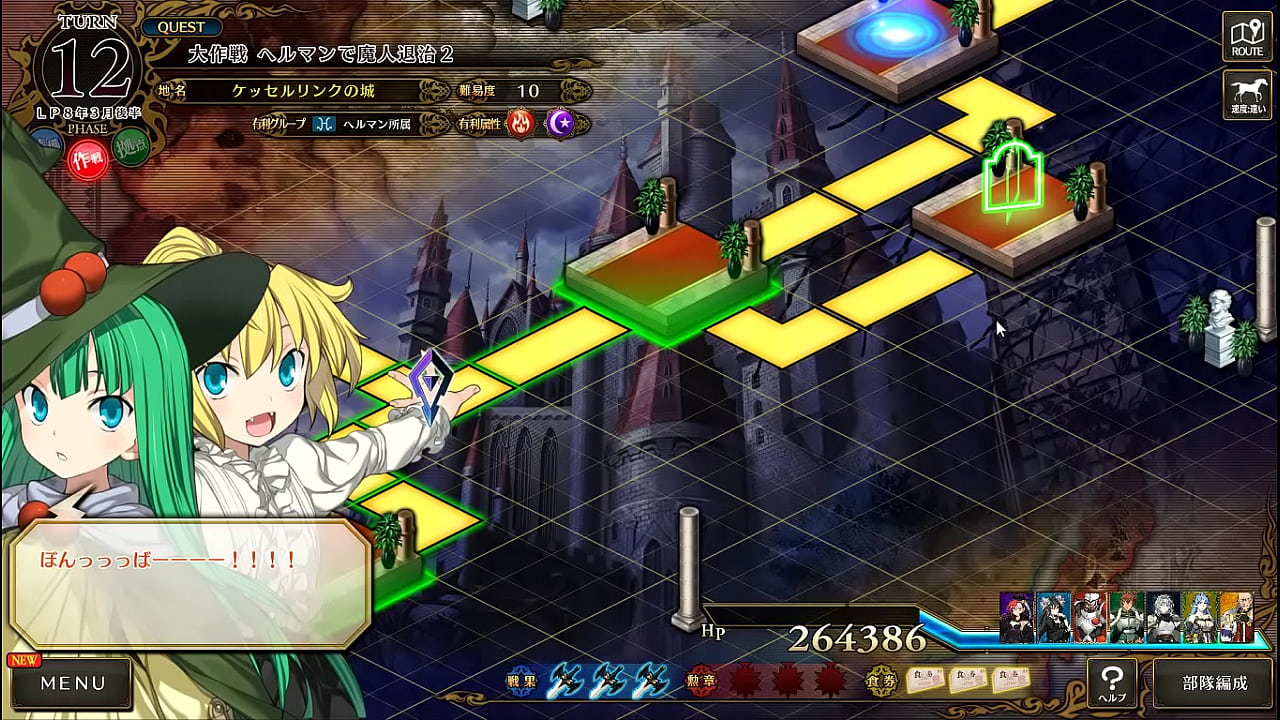
Task: Select the green highlighted sword destination tile
Action: tap(1011, 185)
